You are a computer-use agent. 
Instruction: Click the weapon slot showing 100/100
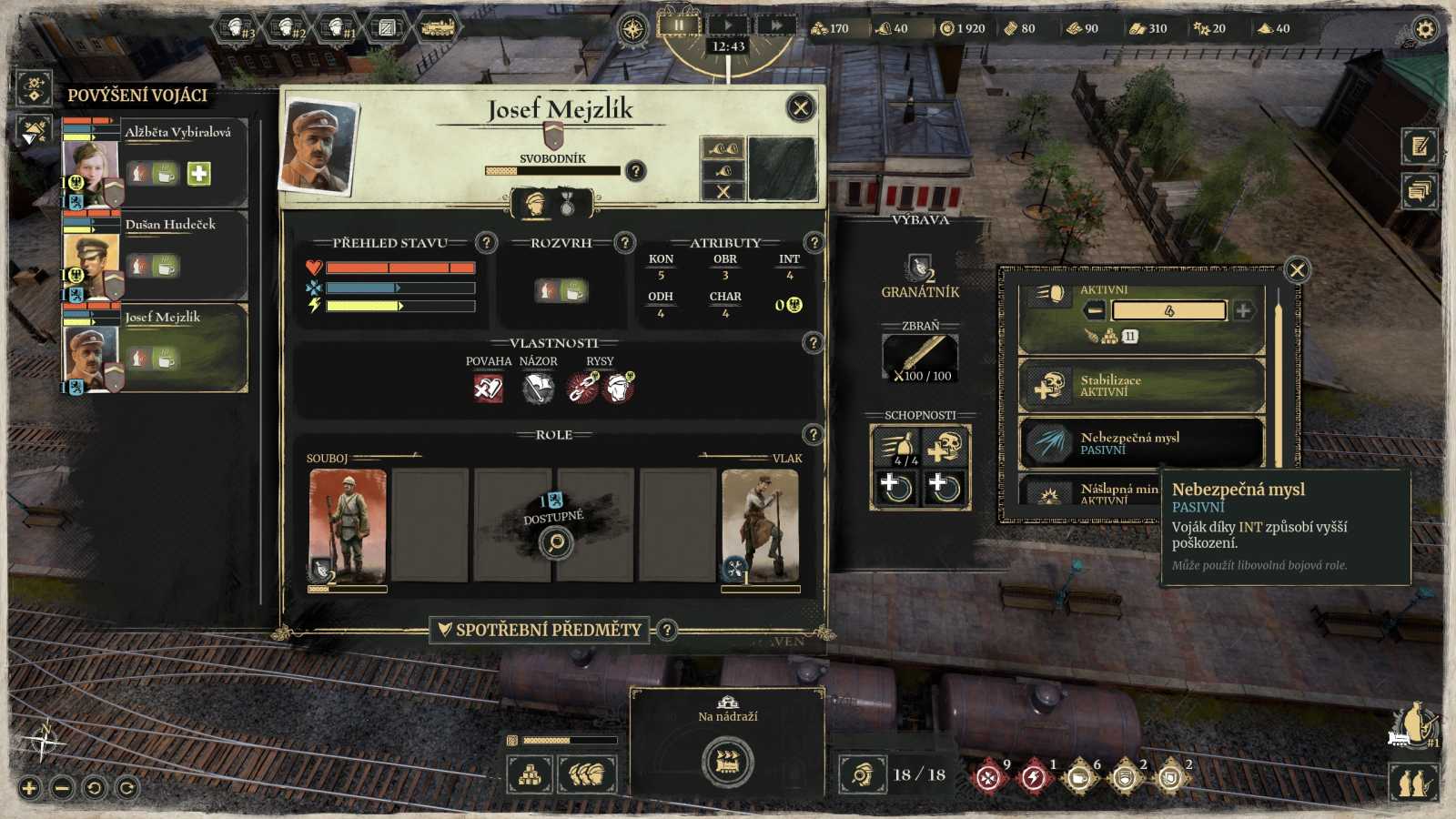(920, 358)
